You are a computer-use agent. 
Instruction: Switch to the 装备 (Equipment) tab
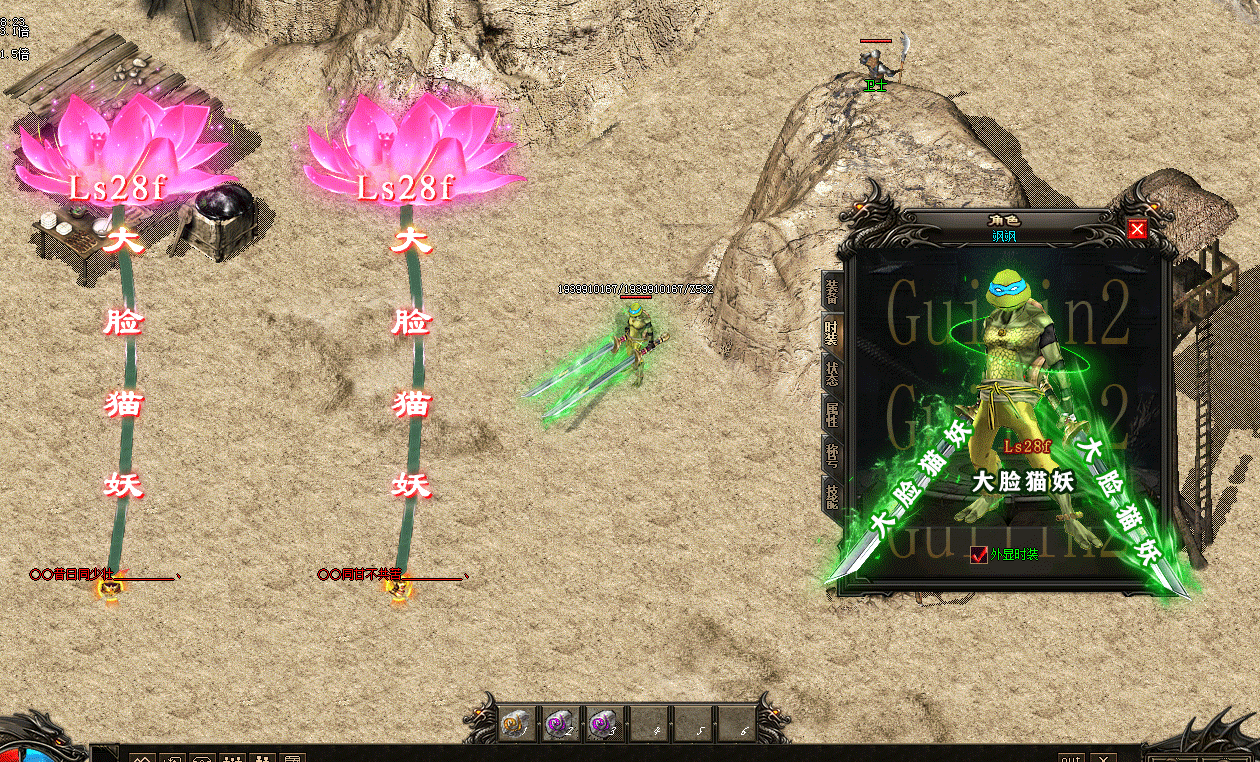[831, 291]
